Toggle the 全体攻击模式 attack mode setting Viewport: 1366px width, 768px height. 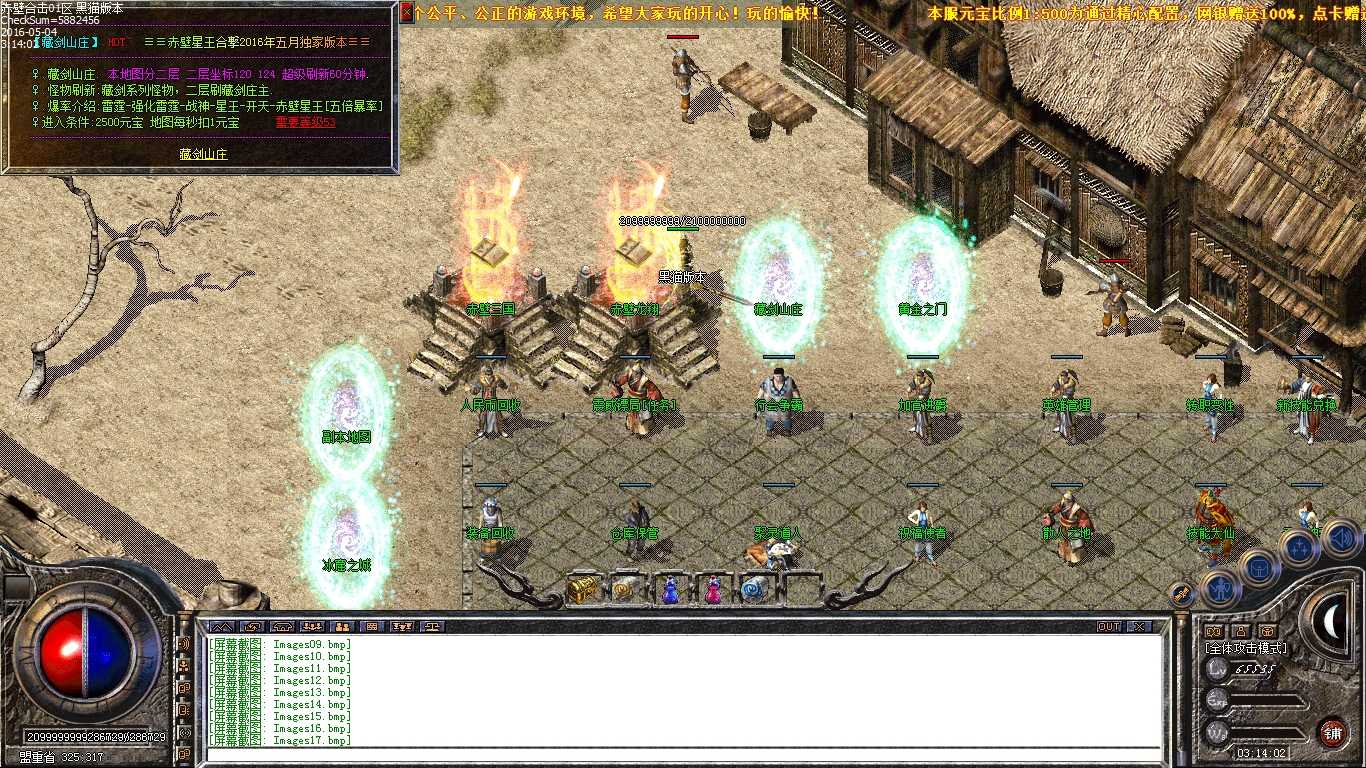(1245, 648)
